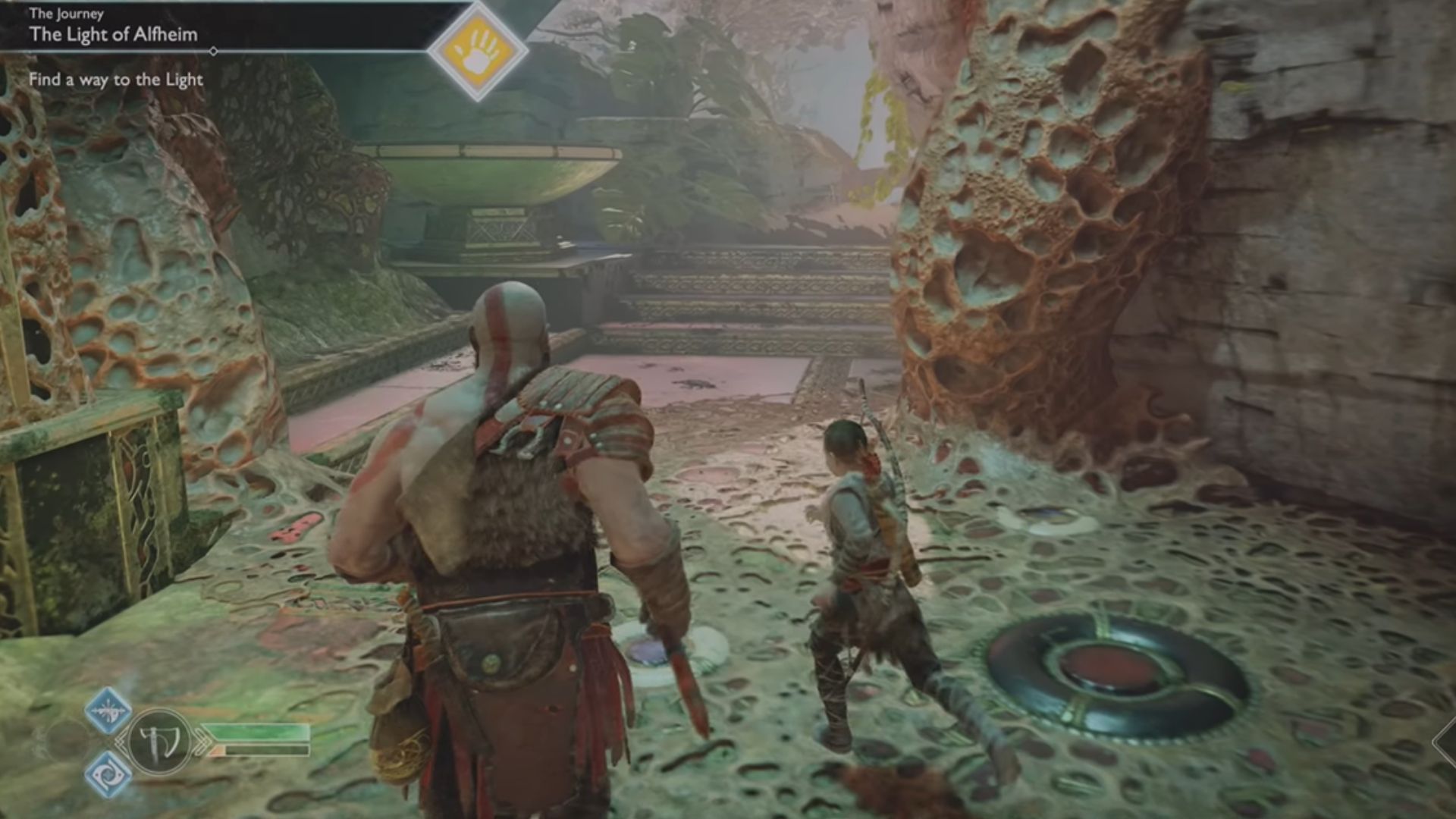Activate the starburst arrow runic attack
The image size is (1456, 819).
(108, 711)
